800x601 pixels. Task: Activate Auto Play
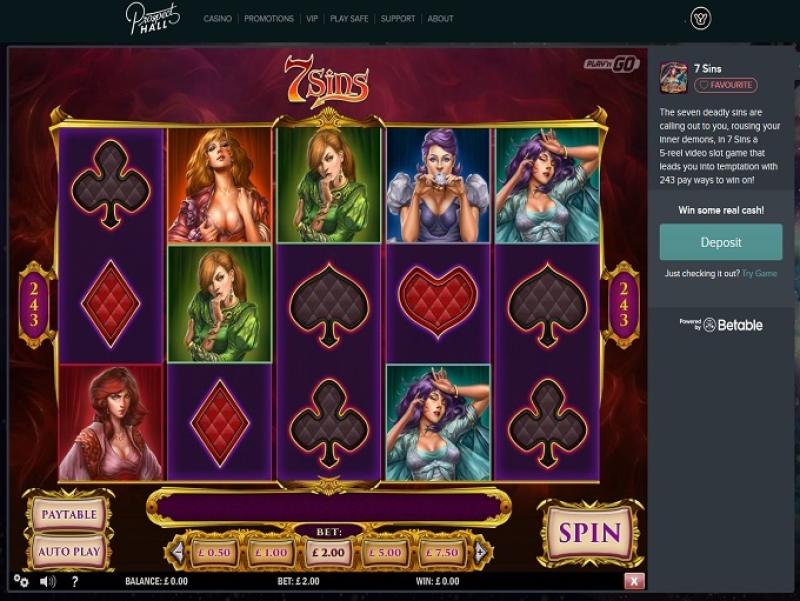pos(68,551)
